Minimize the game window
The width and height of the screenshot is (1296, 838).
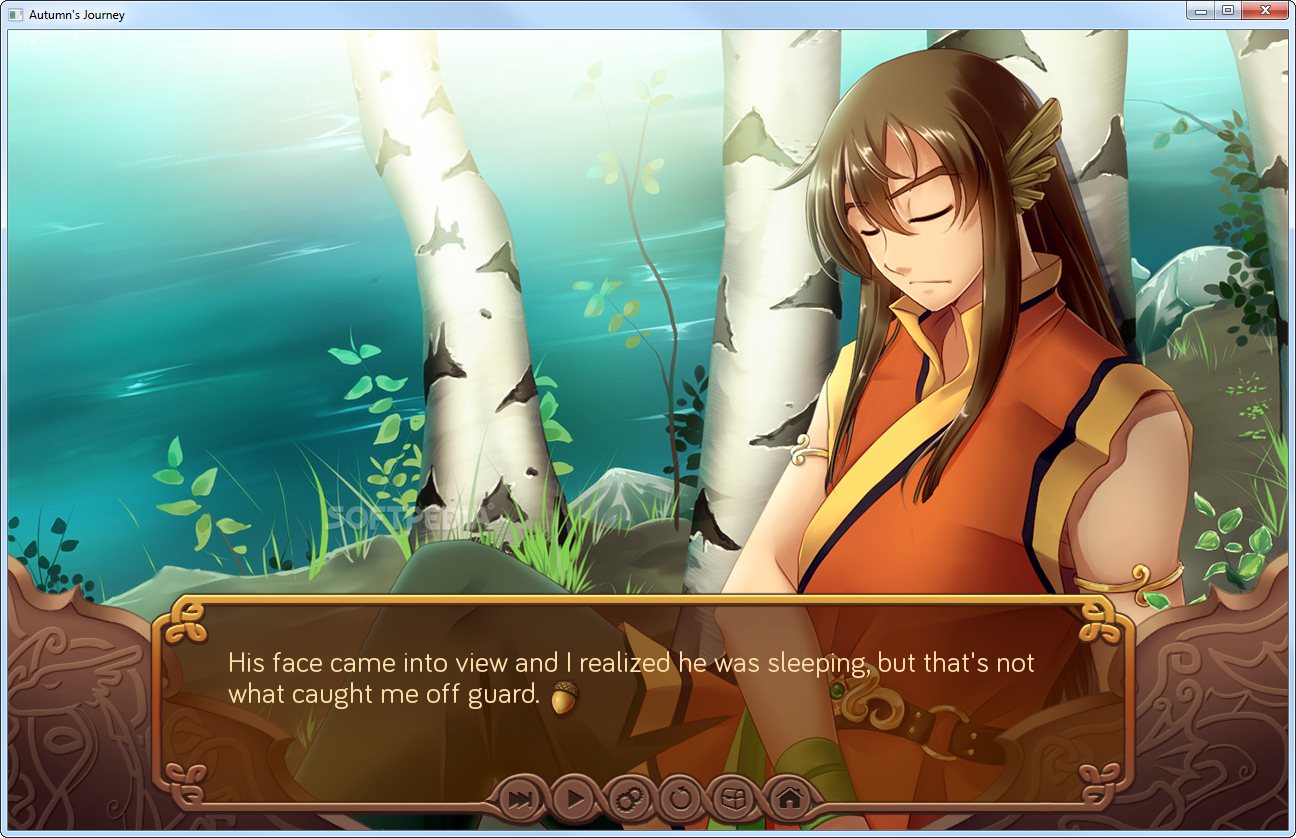point(1201,11)
